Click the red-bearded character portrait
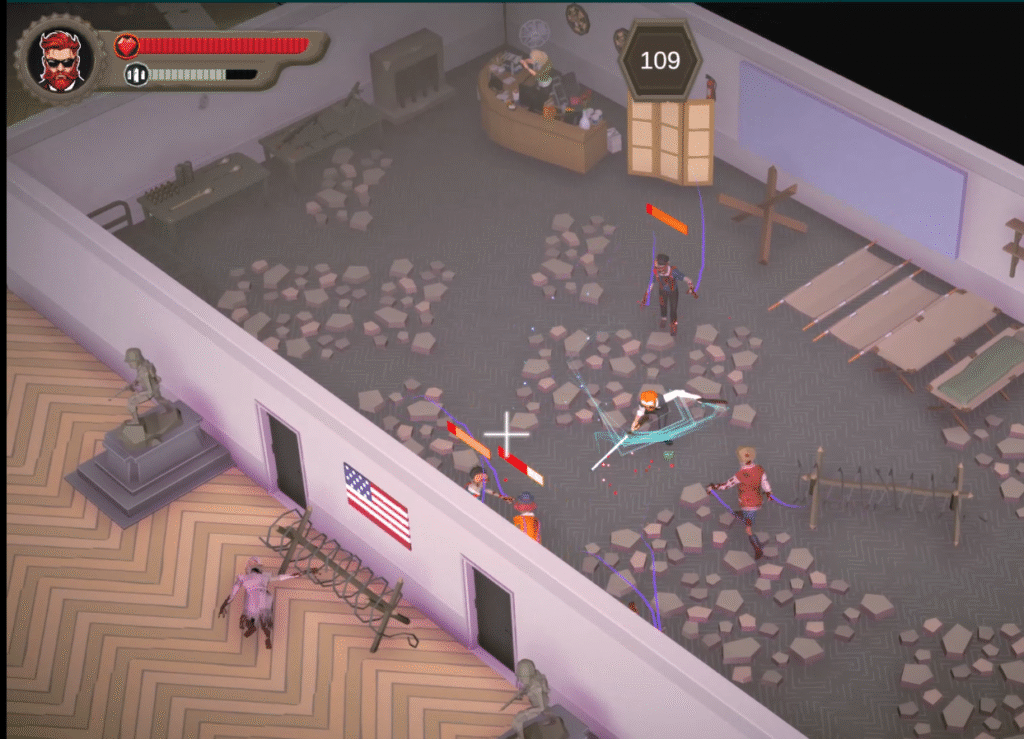 [61, 60]
